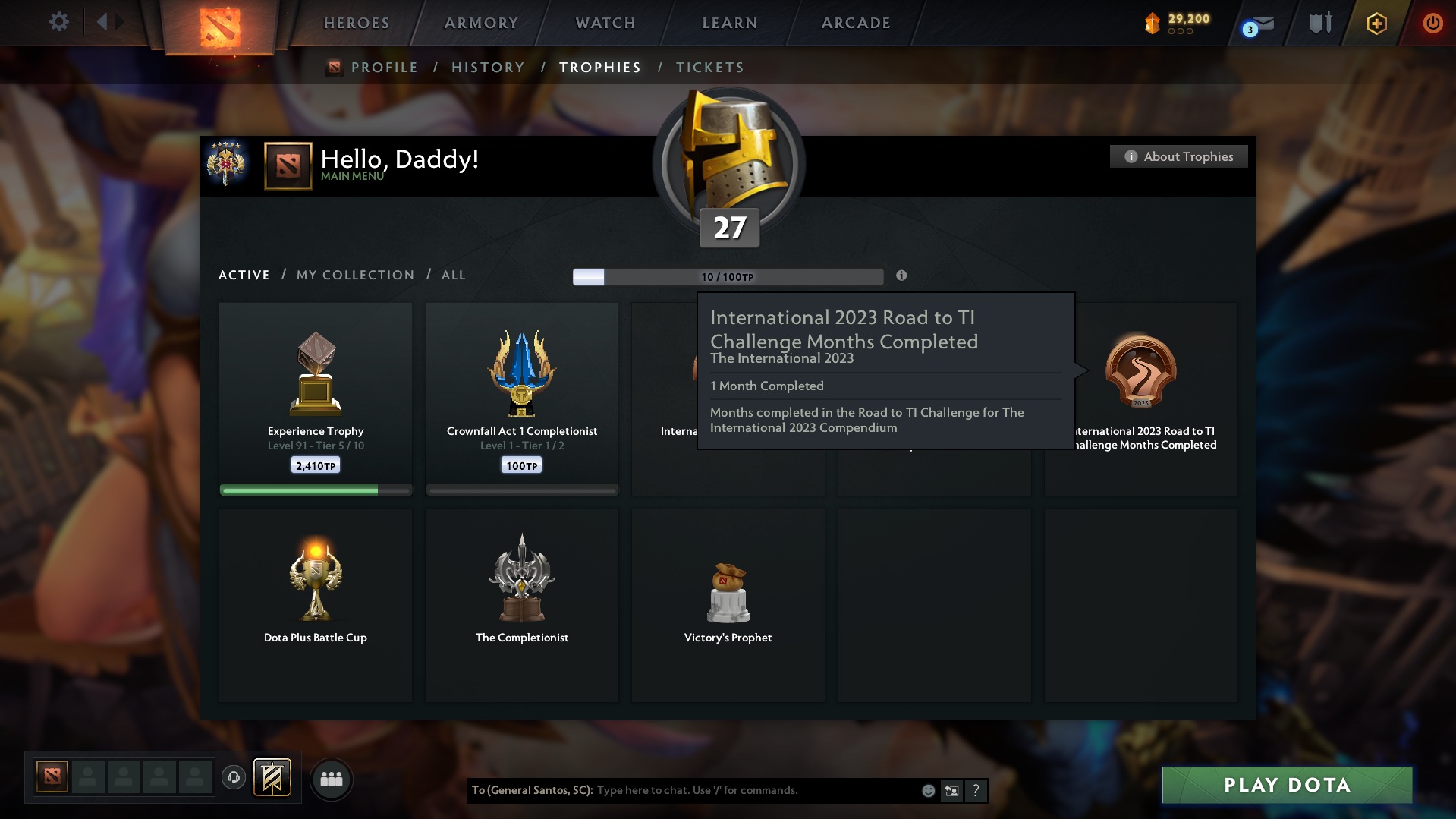
Task: Click the About Trophies button
Action: tap(1178, 156)
